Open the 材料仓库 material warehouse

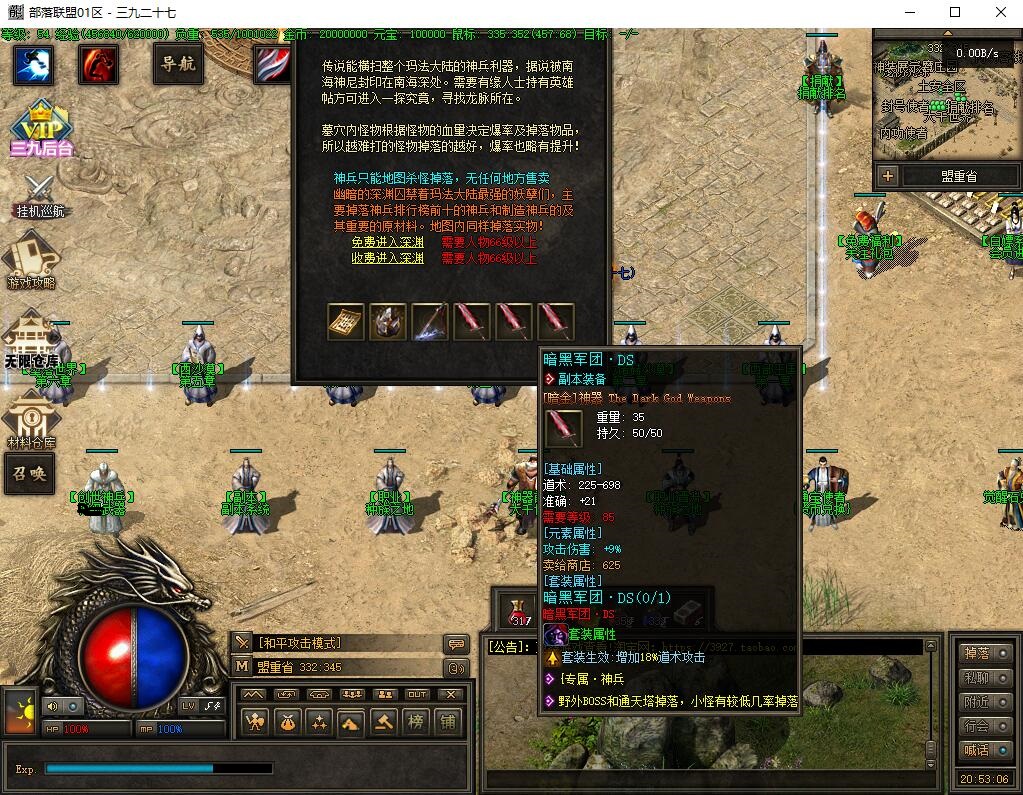click(31, 420)
